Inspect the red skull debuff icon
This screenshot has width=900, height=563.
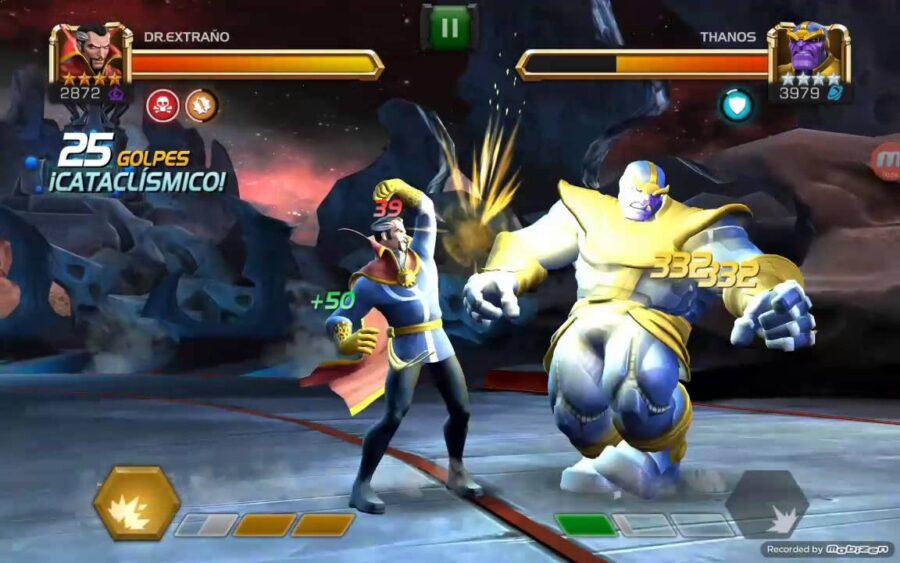click(x=162, y=105)
